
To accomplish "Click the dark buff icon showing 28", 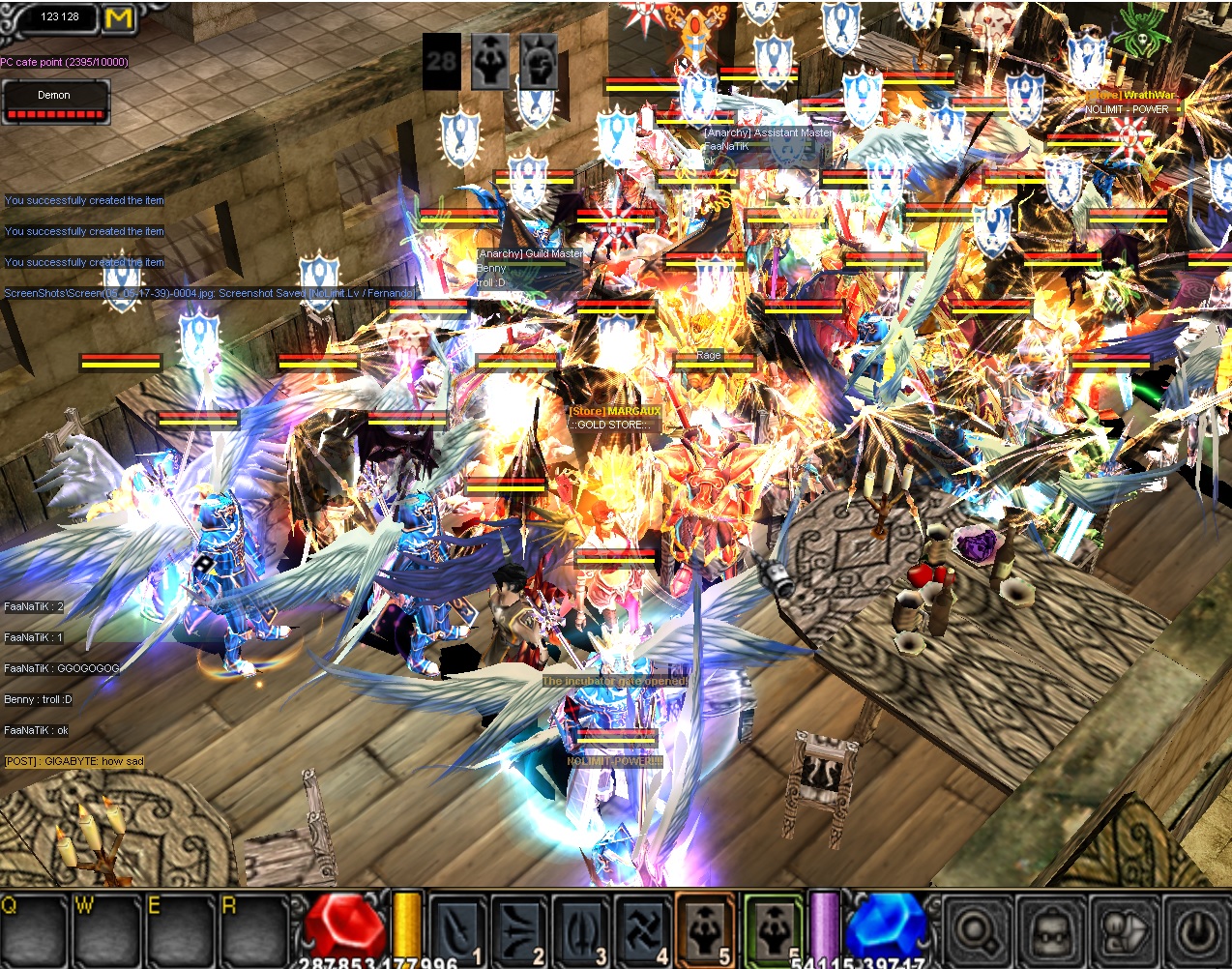I will pos(442,62).
